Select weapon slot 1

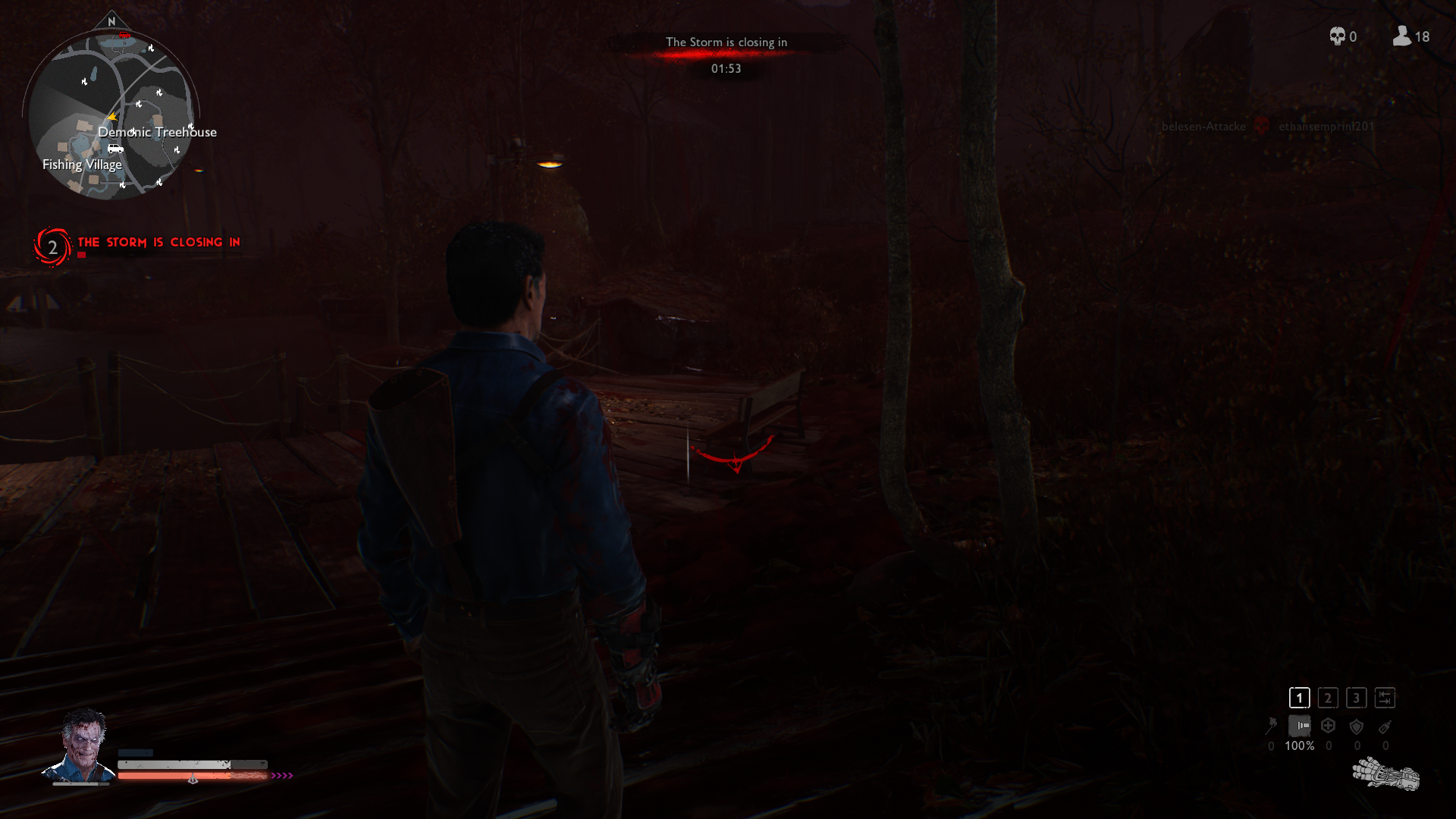coord(1299,698)
